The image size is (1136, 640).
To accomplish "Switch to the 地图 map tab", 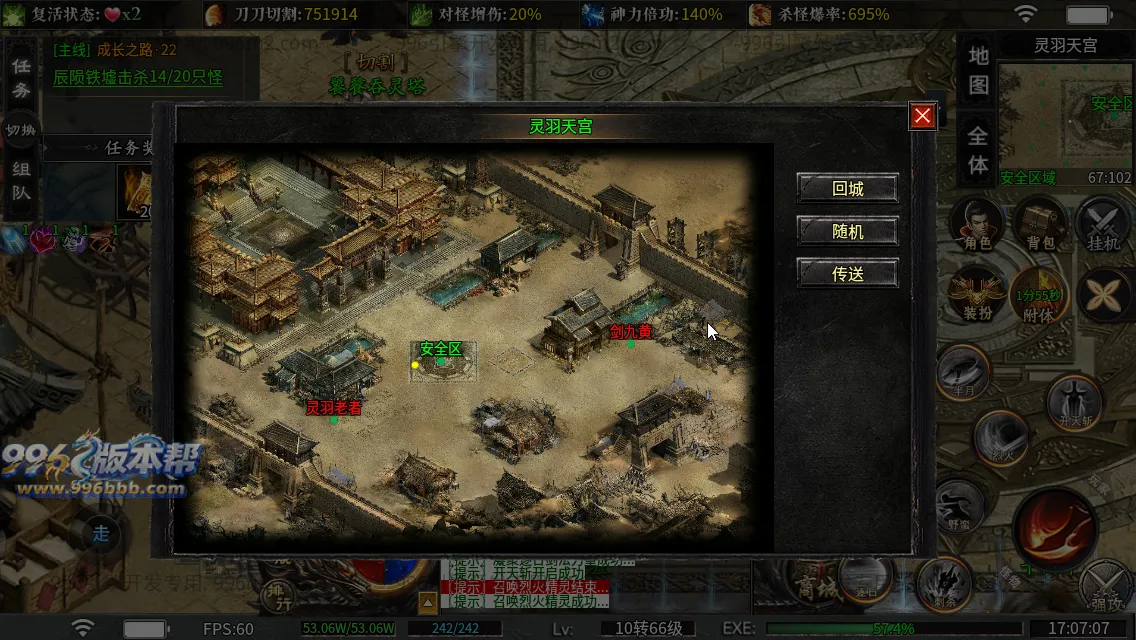I will pyautogui.click(x=978, y=70).
